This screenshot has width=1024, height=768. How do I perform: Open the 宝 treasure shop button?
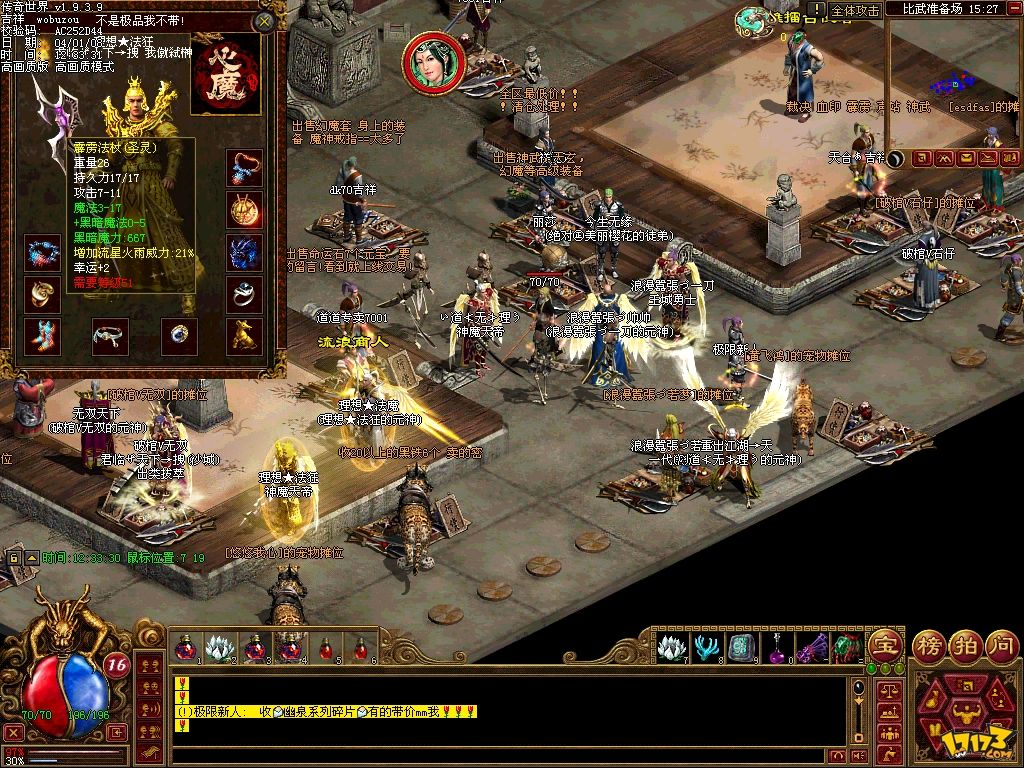(x=885, y=645)
